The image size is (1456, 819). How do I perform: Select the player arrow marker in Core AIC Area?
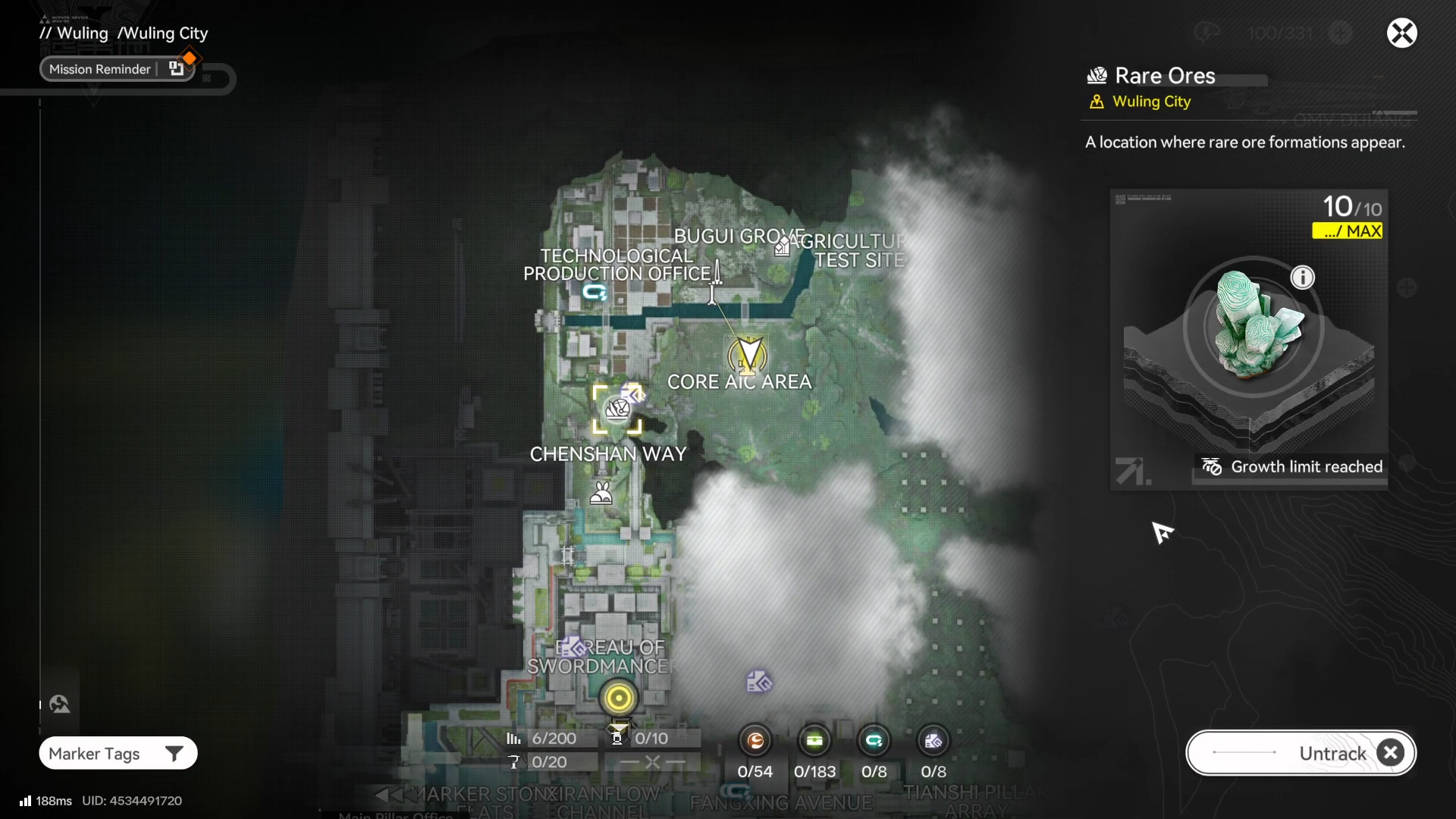tap(748, 355)
